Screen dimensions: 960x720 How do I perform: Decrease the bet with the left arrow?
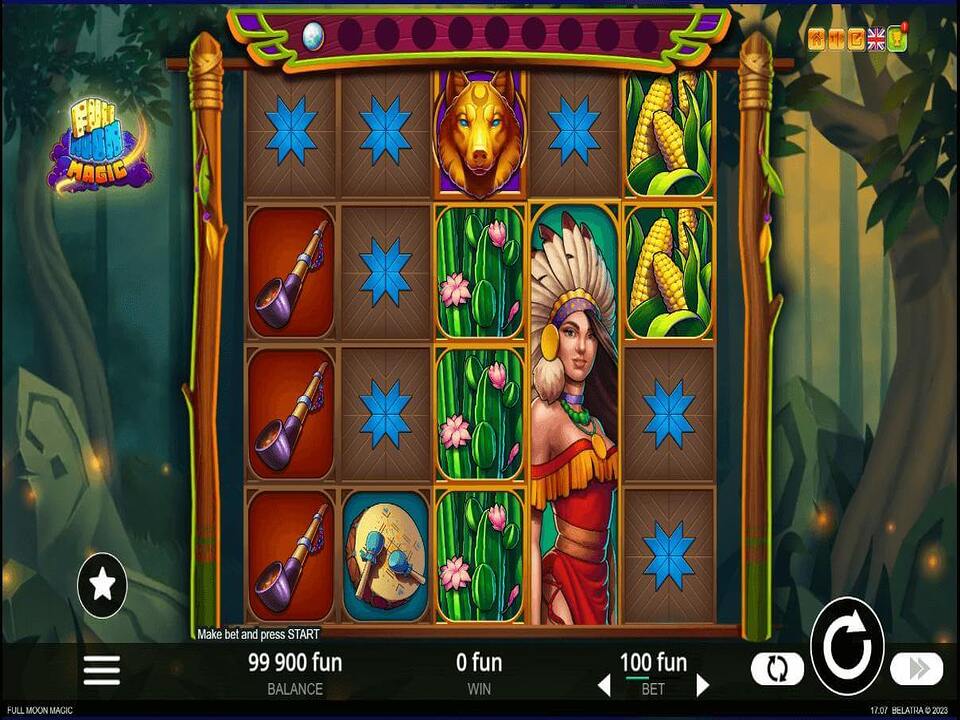603,685
